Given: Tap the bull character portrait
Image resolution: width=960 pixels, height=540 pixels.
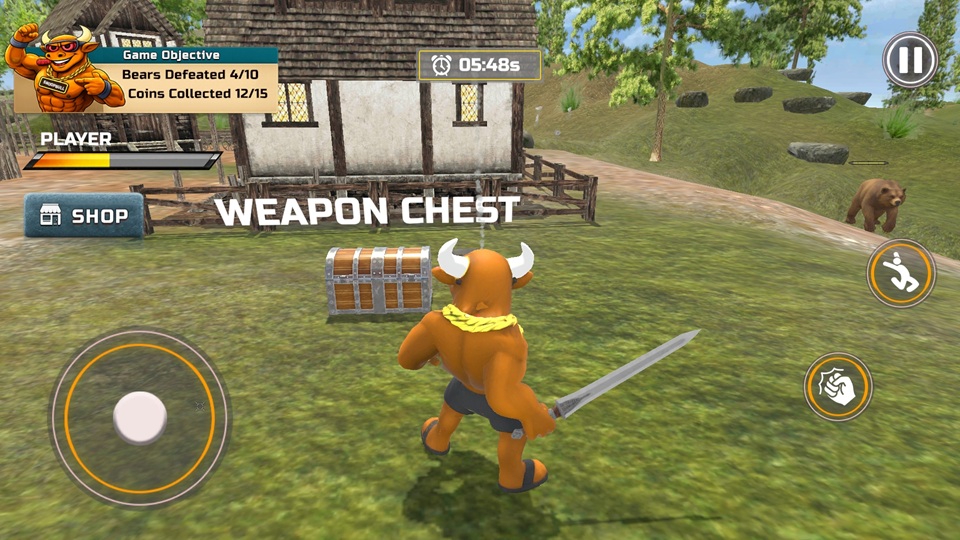Looking at the screenshot, I should point(58,68).
